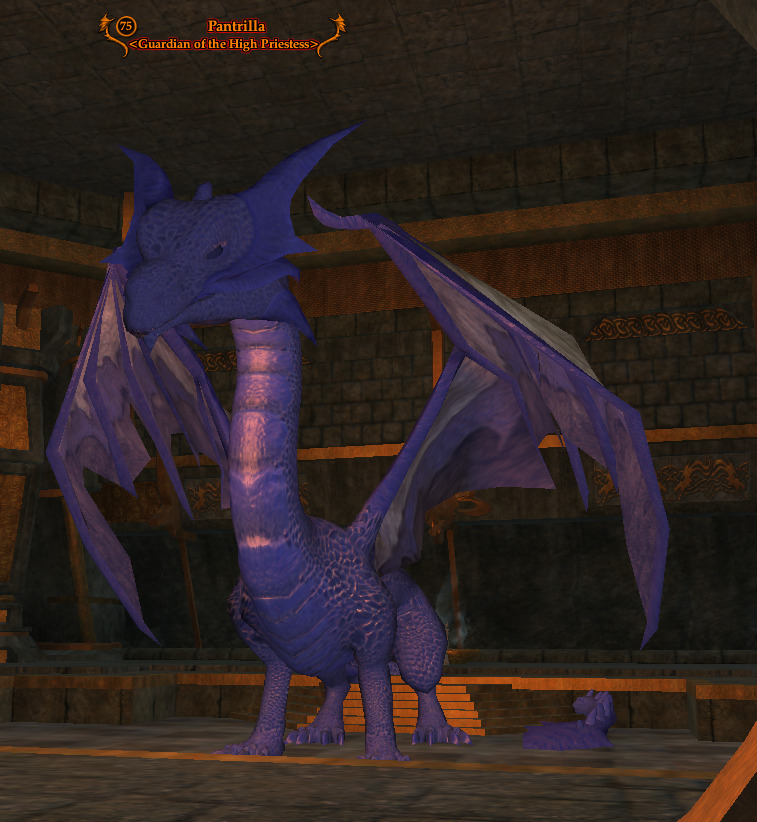Select the Pantrilla nameplate
757x822 pixels.
coord(236,27)
